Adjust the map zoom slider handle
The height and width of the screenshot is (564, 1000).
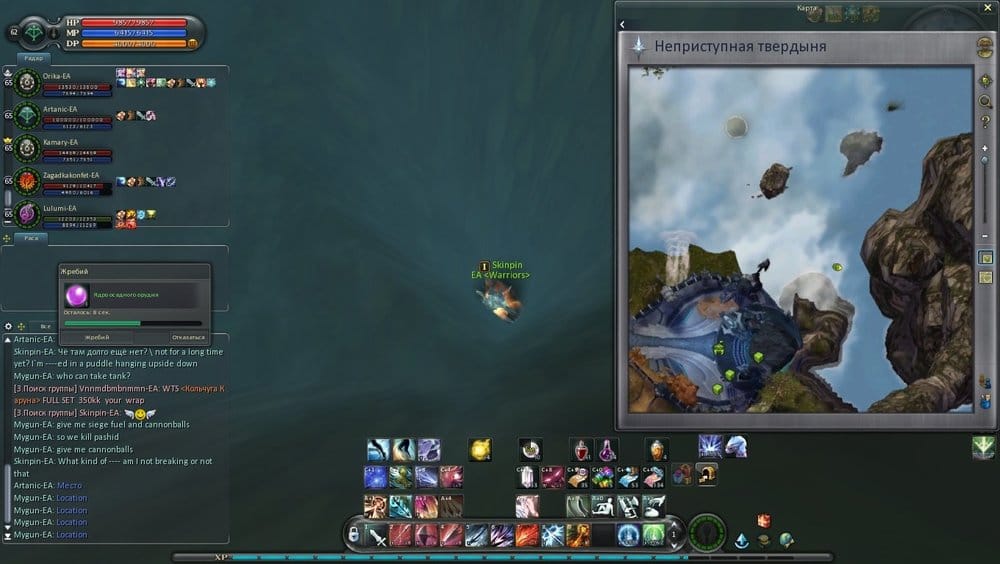[985, 160]
